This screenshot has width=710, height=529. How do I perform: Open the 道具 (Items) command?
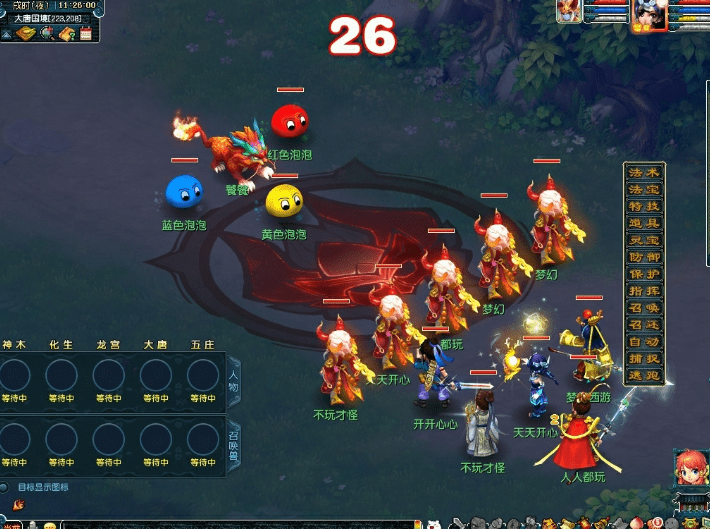[644, 223]
